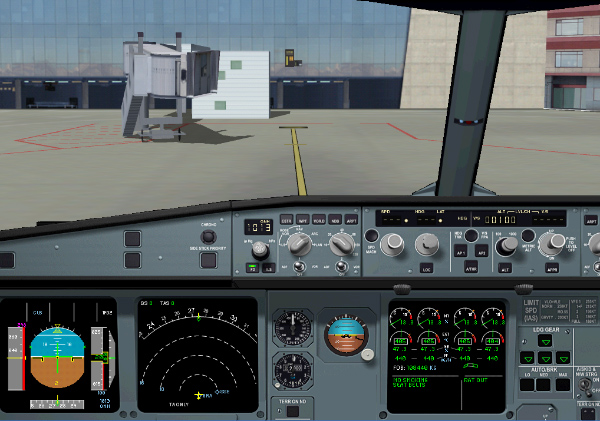
Task: Toggle the ILS button
Action: click(268, 268)
